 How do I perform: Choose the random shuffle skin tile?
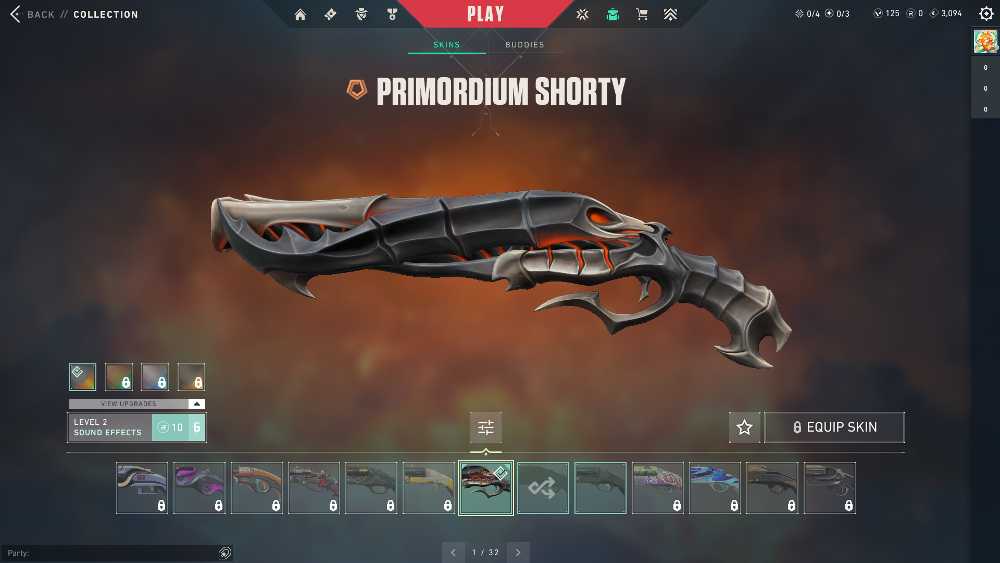(x=543, y=488)
